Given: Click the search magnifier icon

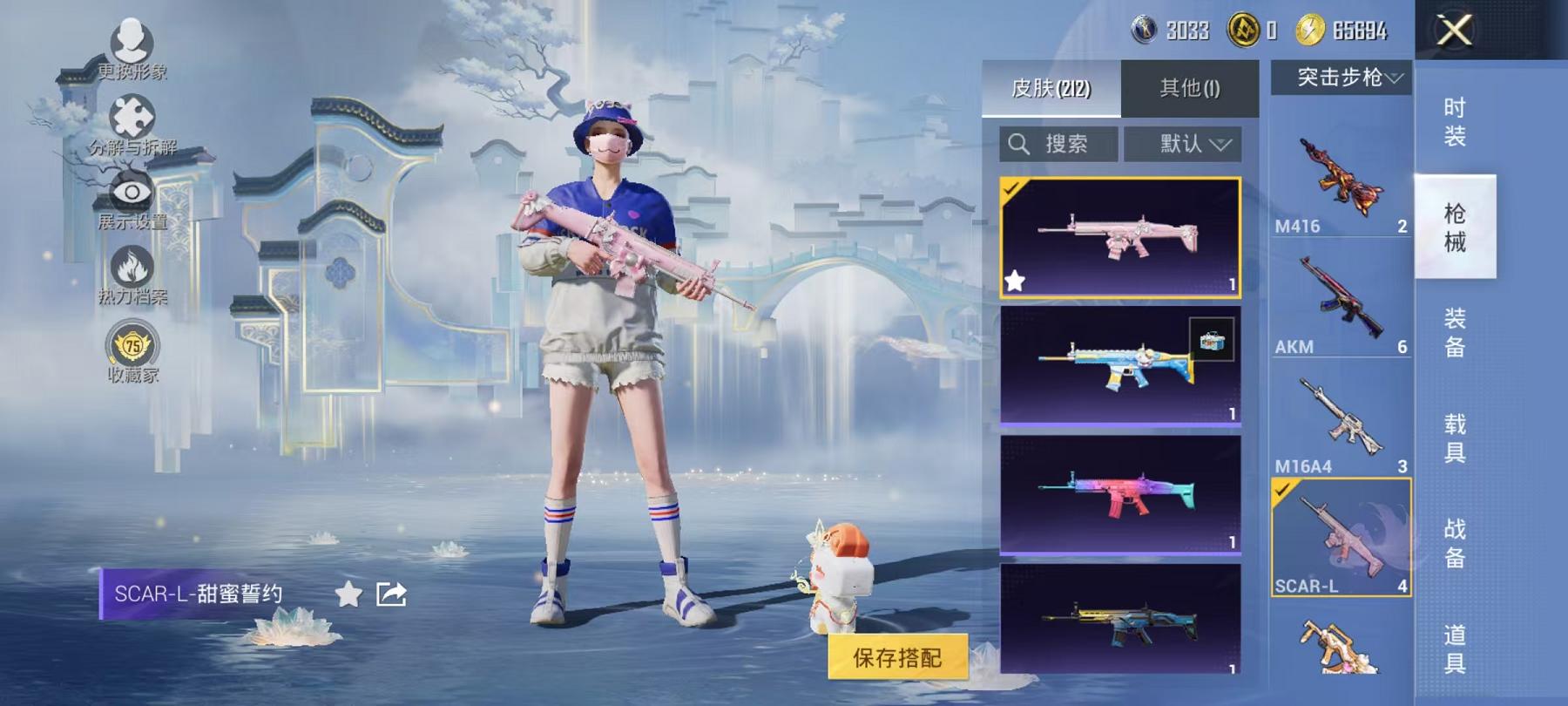Looking at the screenshot, I should 1019,145.
